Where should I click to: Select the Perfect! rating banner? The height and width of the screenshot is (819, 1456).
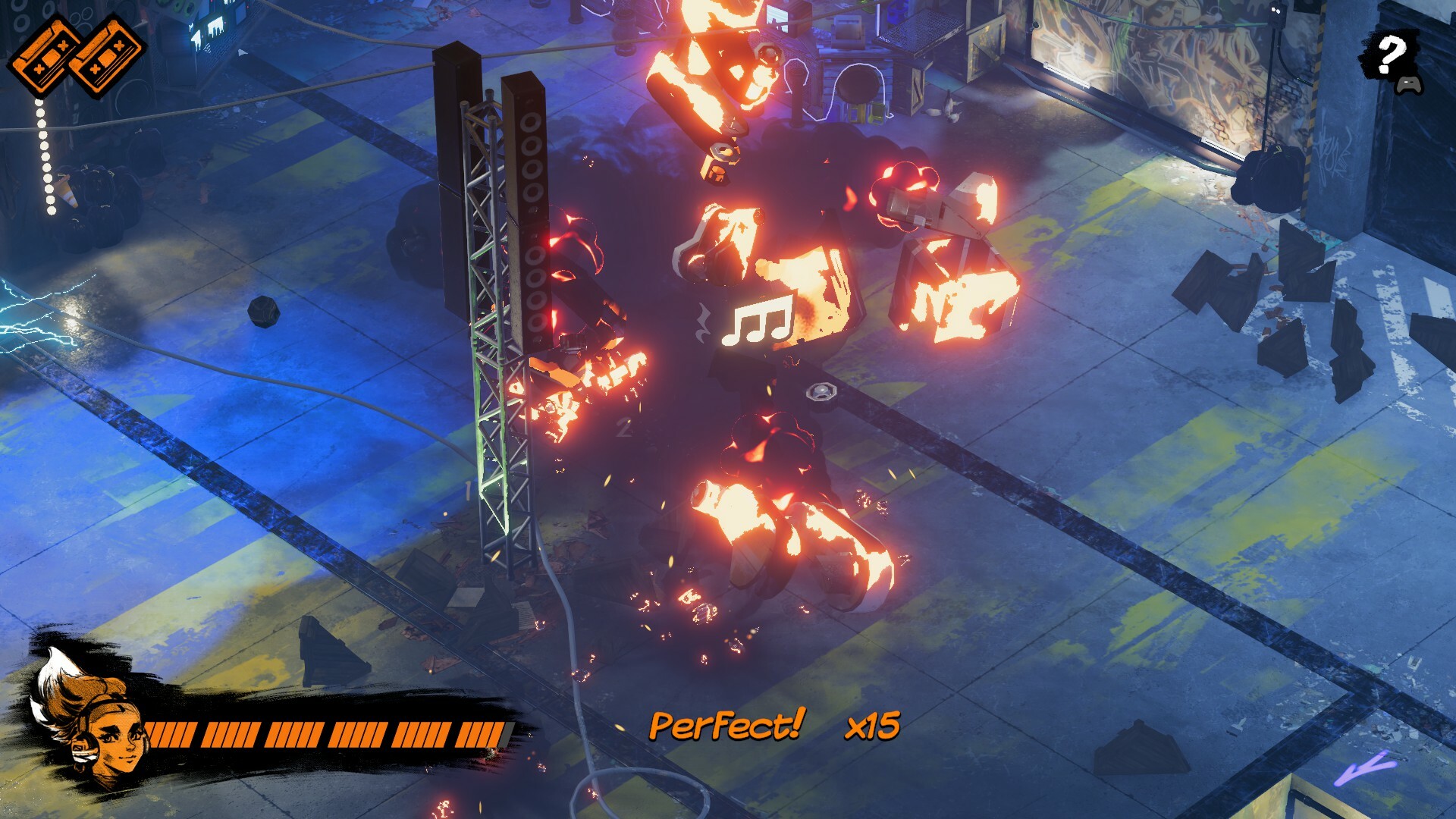[x=726, y=726]
